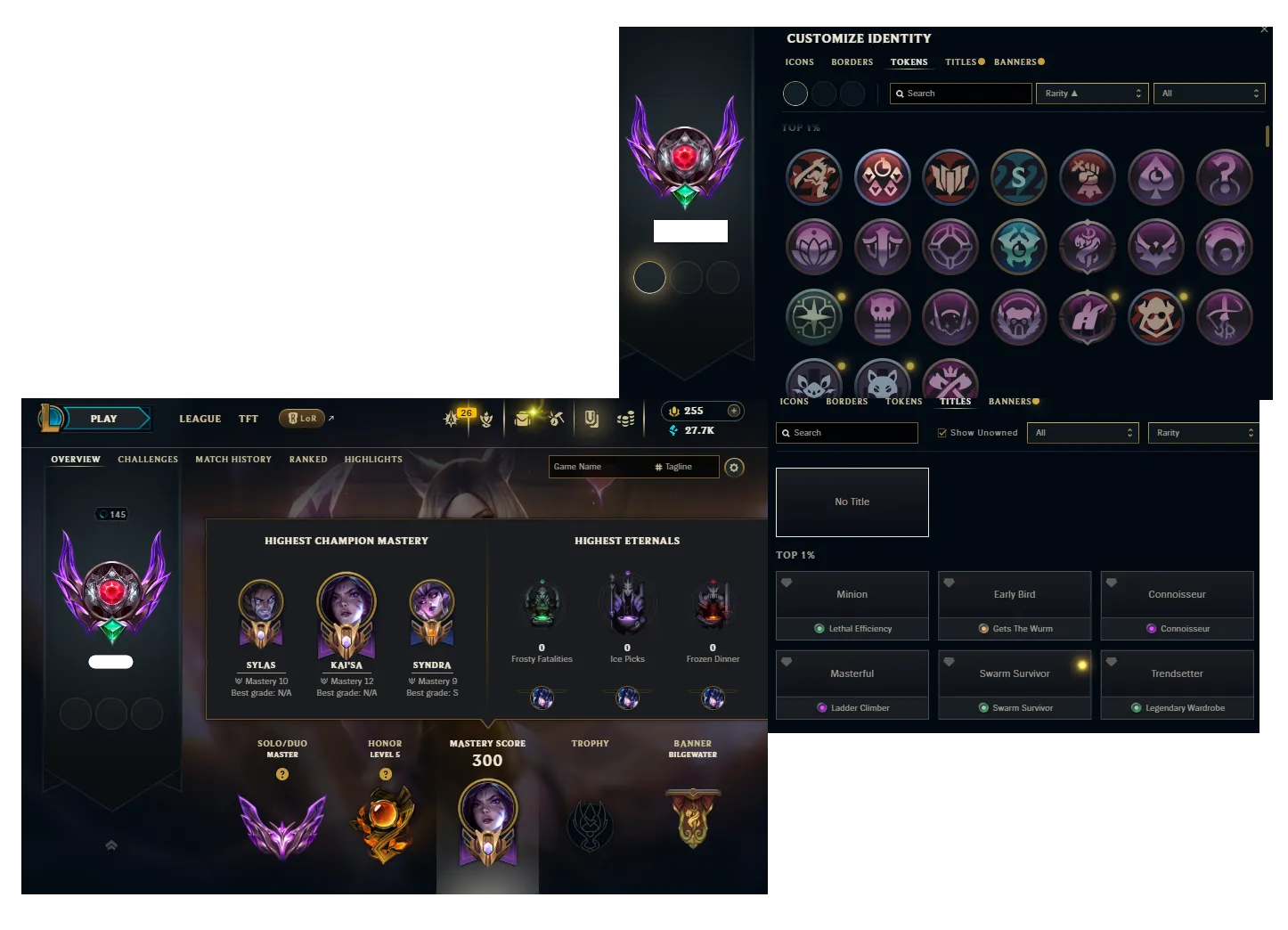Open Hextech crafting hammer icon
Viewport: 1288px width, 930px height.
point(557,419)
